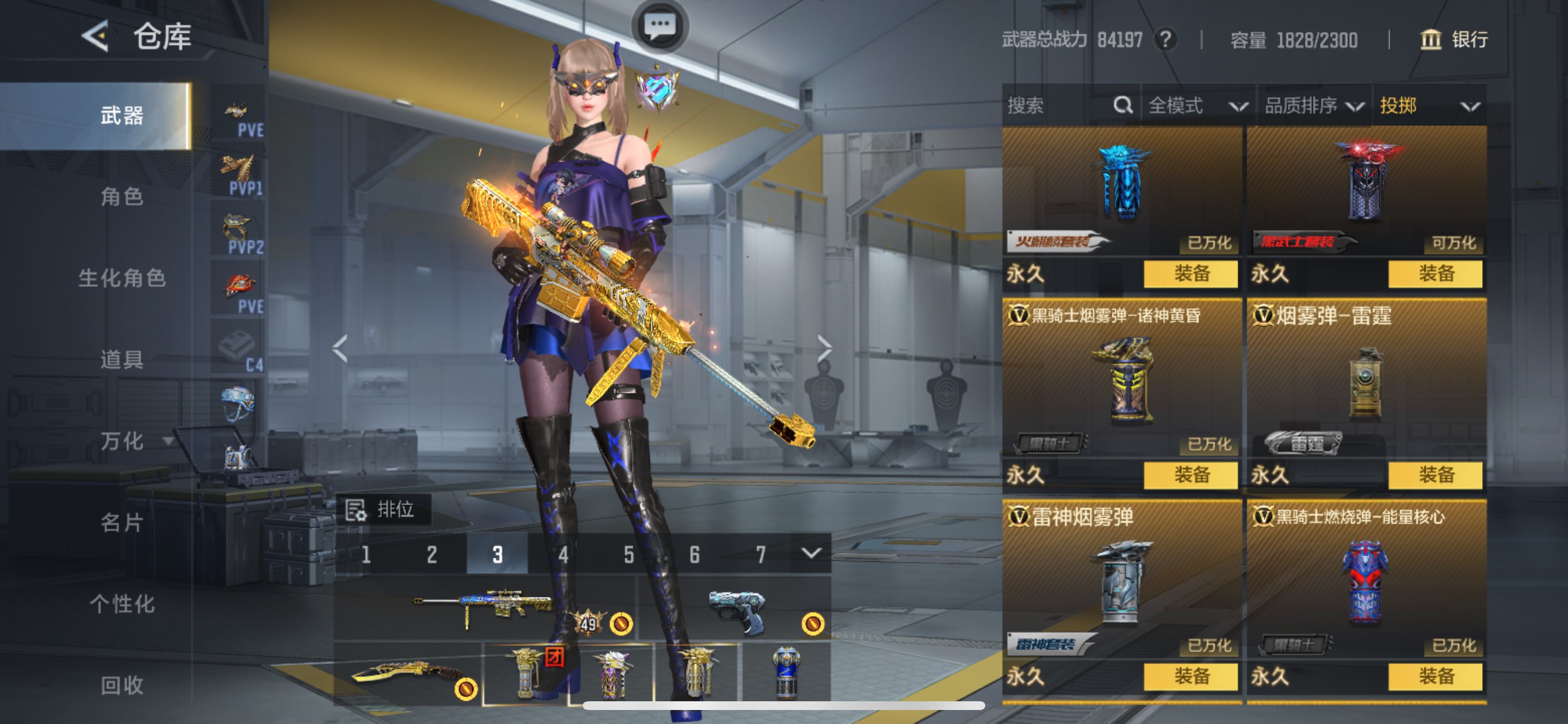The width and height of the screenshot is (1568, 724).
Task: Show the weapon power help question mark
Action: [x=1165, y=40]
